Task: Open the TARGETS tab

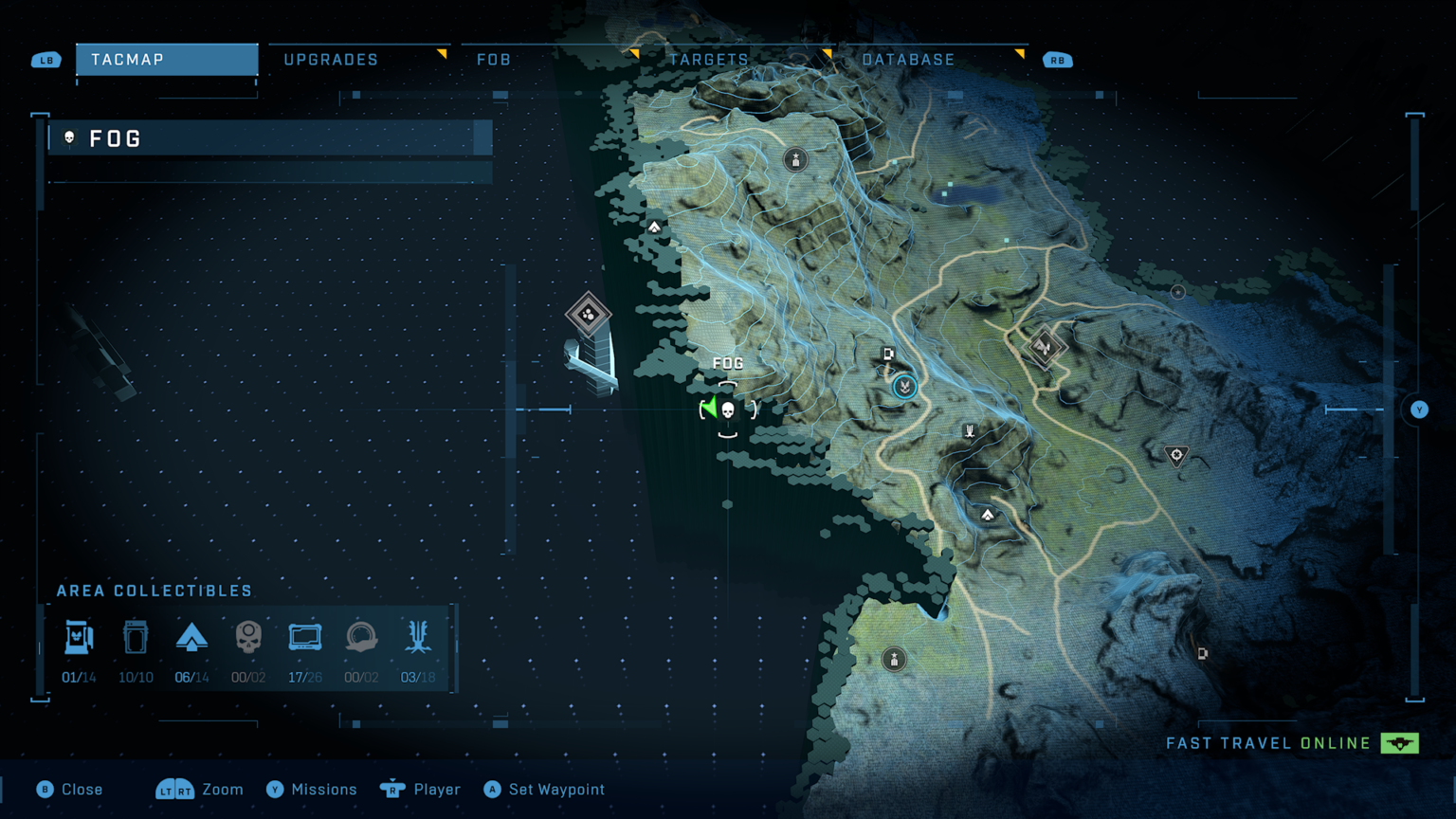Action: [x=709, y=59]
